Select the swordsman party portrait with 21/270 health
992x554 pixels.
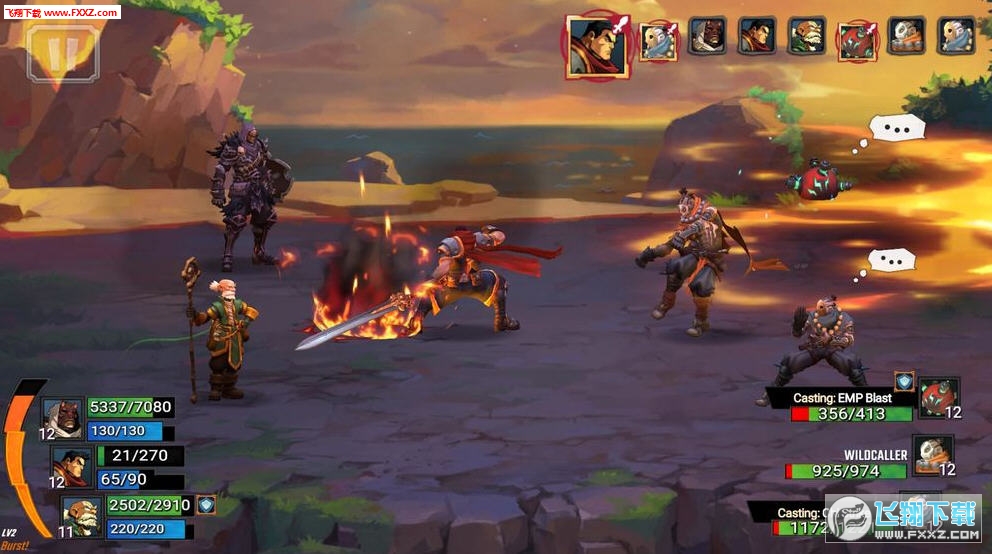71,465
